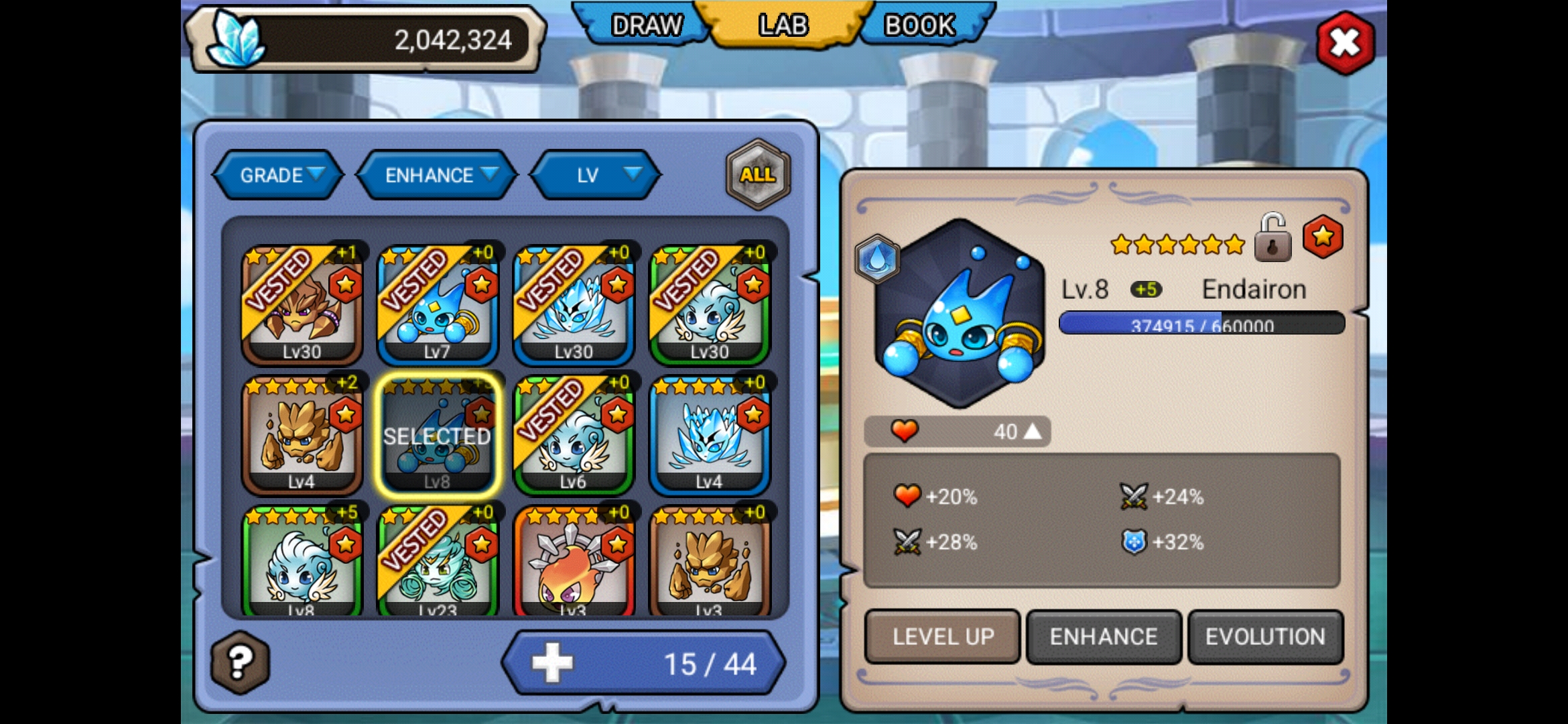The width and height of the screenshot is (1568, 724).
Task: Select the LAB tab
Action: (783, 25)
